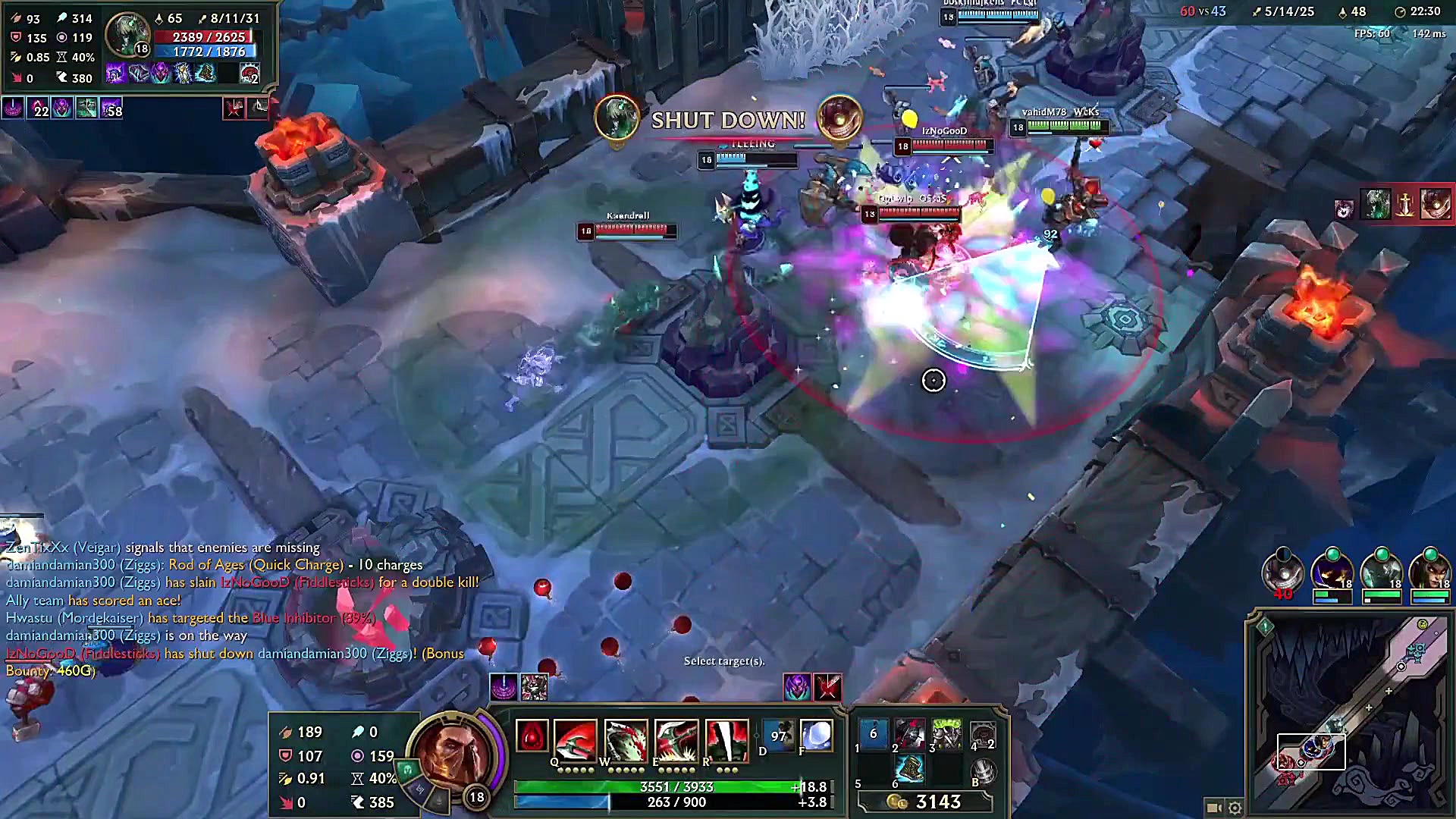Use the green armored item in slot 3
Screen dimensions: 1456x819
[x=946, y=734]
